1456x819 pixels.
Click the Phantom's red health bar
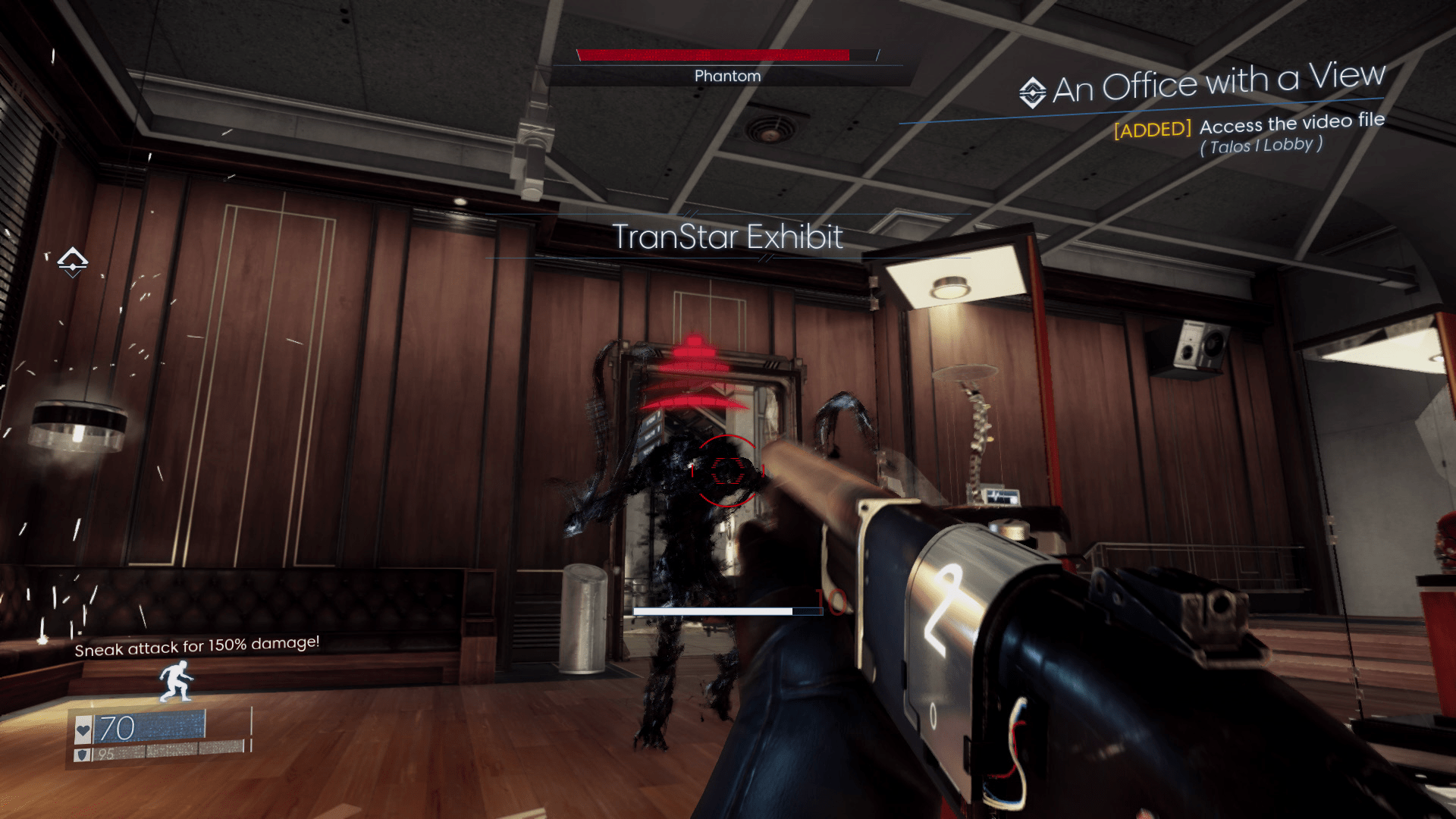(x=713, y=54)
